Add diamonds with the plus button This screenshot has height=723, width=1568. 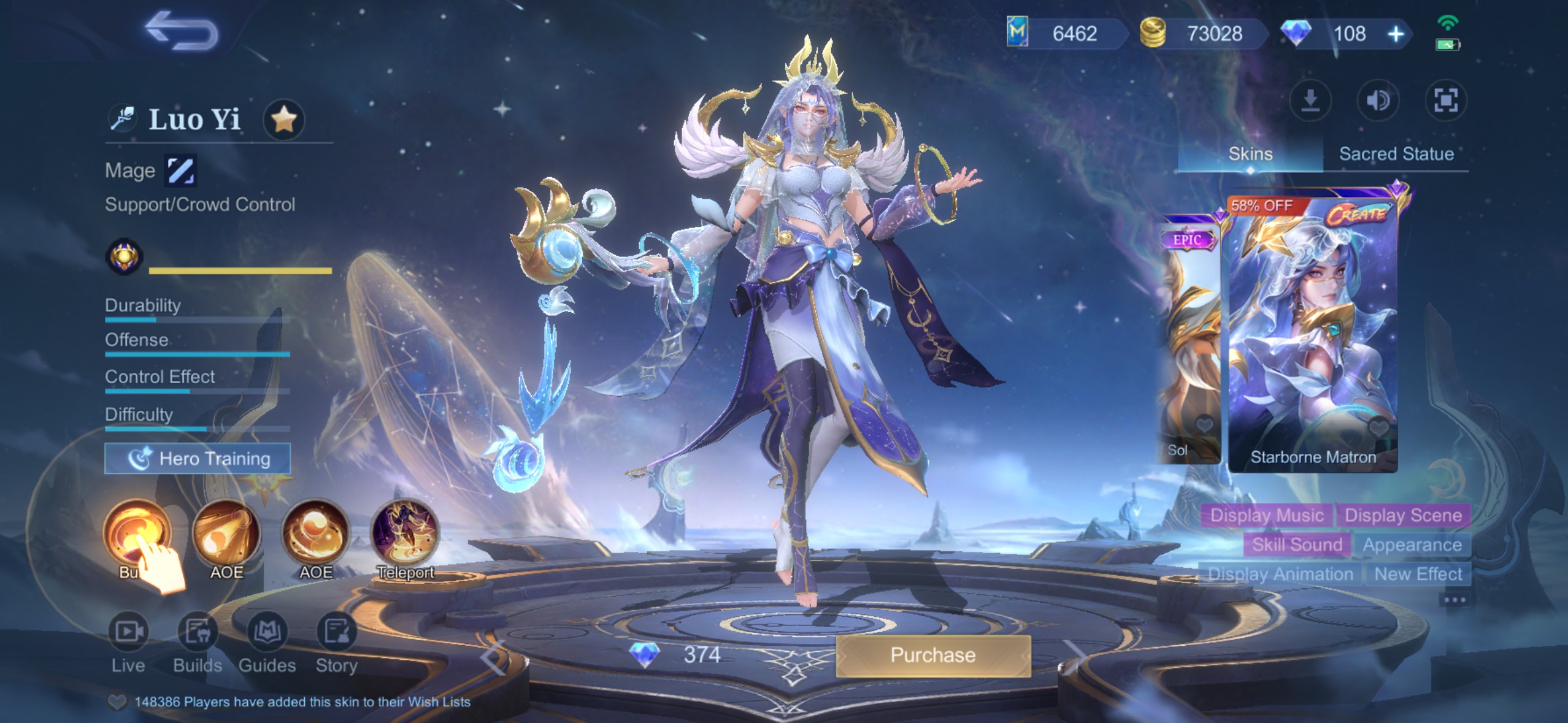pyautogui.click(x=1396, y=34)
